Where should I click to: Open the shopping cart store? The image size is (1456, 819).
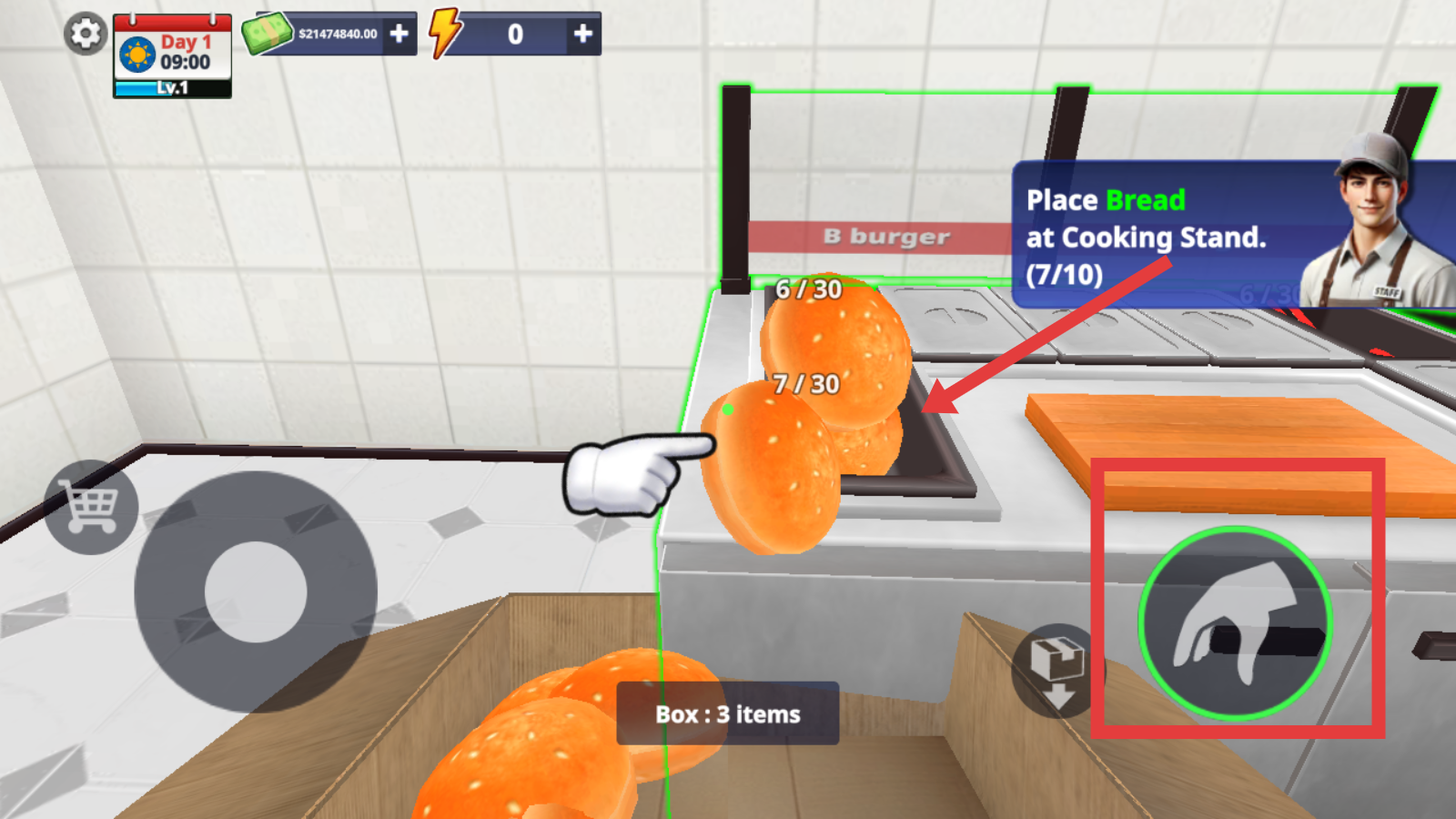pyautogui.click(x=91, y=508)
